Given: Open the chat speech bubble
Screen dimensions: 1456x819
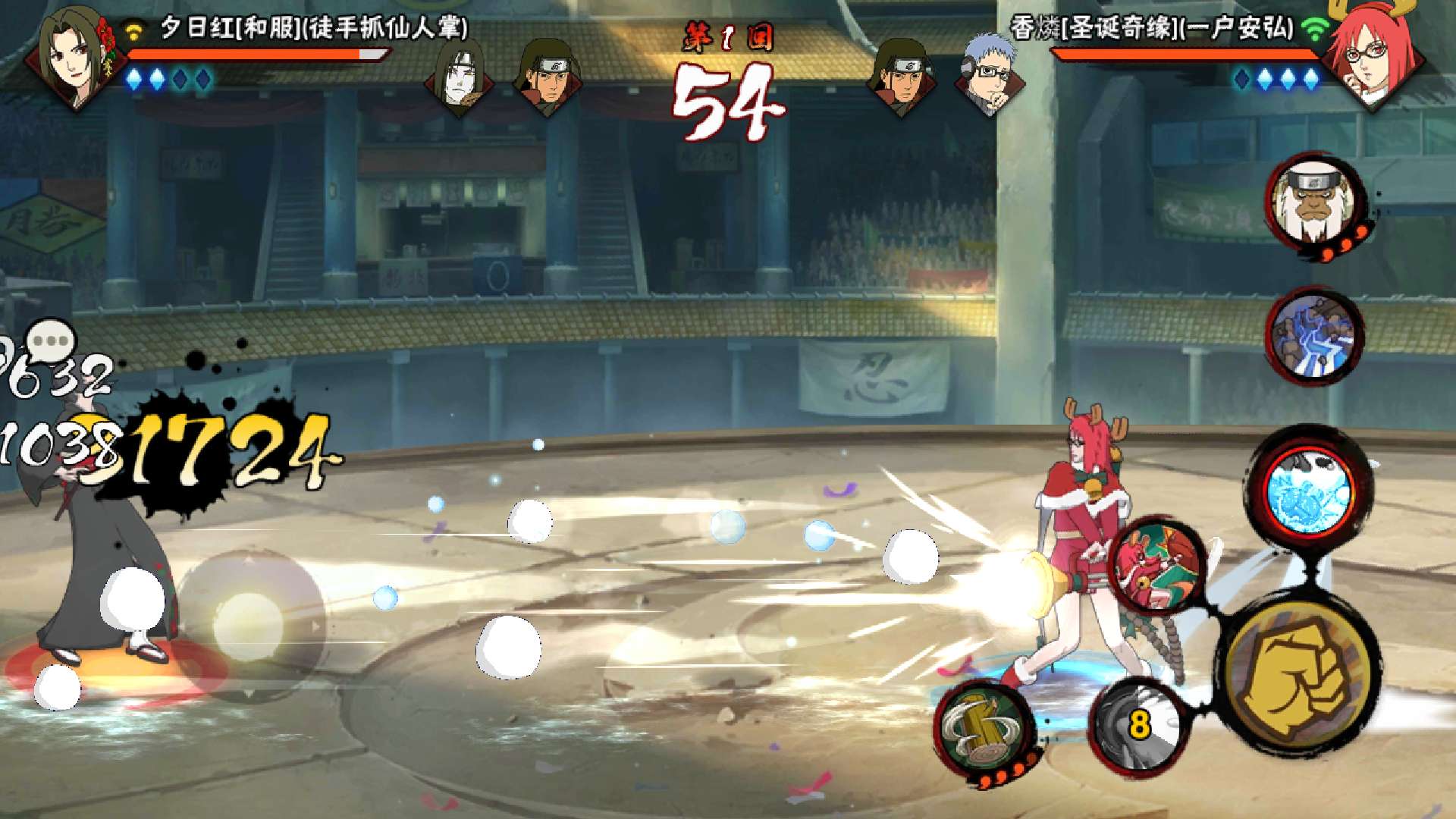Looking at the screenshot, I should click(x=51, y=340).
